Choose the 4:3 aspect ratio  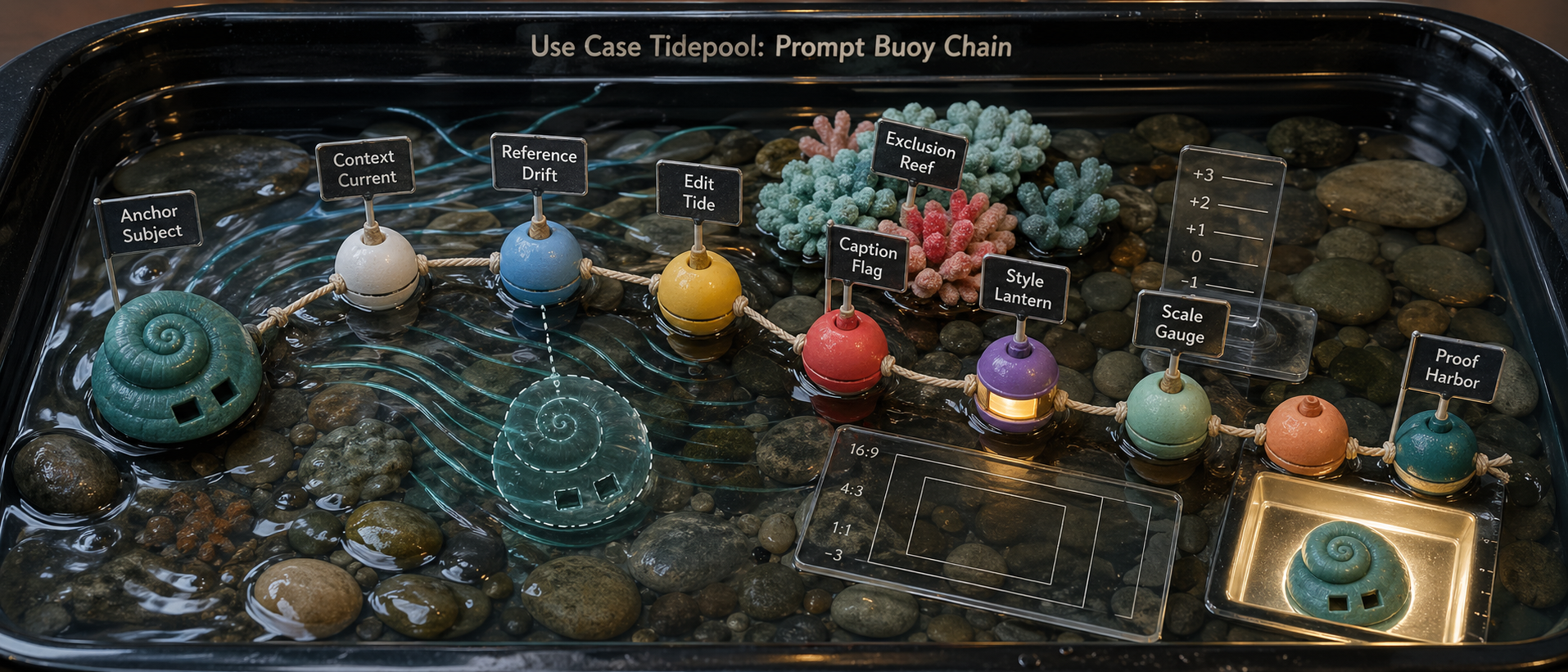[x=852, y=490]
